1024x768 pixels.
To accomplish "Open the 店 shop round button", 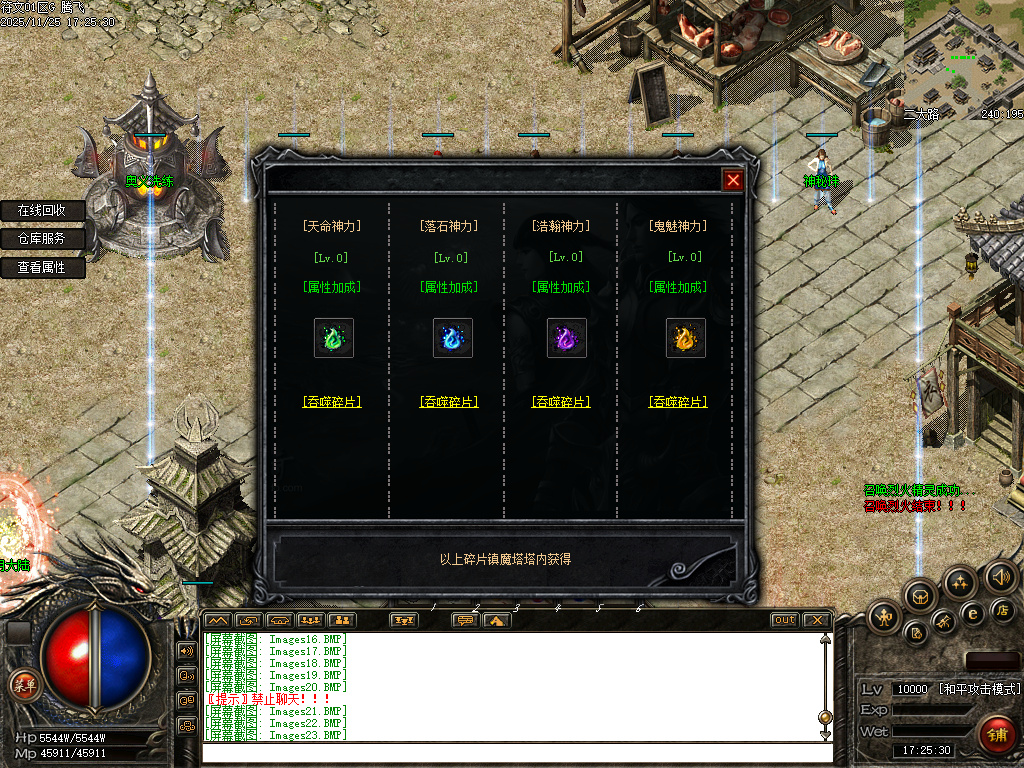I will point(1003,610).
